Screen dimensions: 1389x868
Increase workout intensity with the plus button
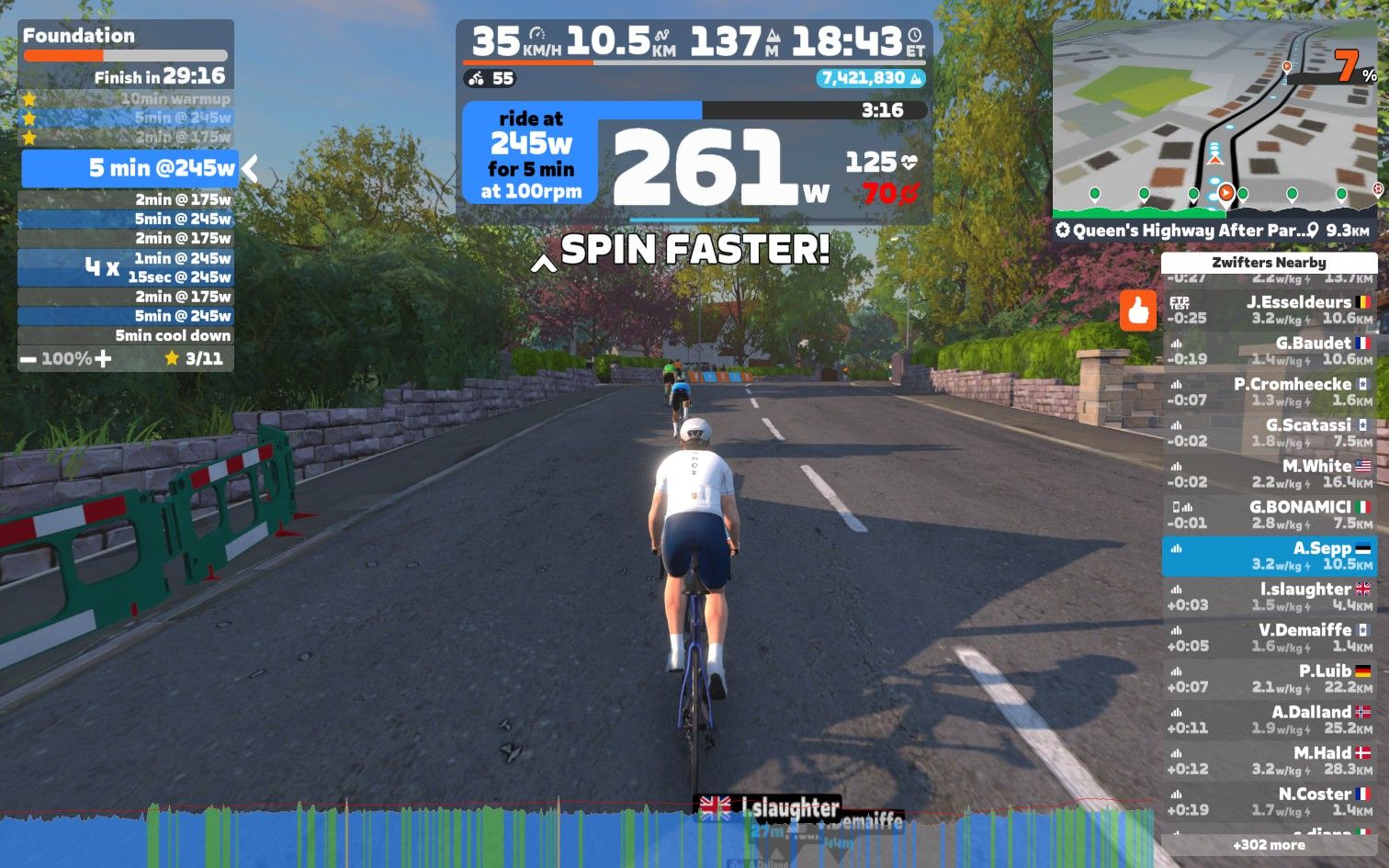[103, 359]
